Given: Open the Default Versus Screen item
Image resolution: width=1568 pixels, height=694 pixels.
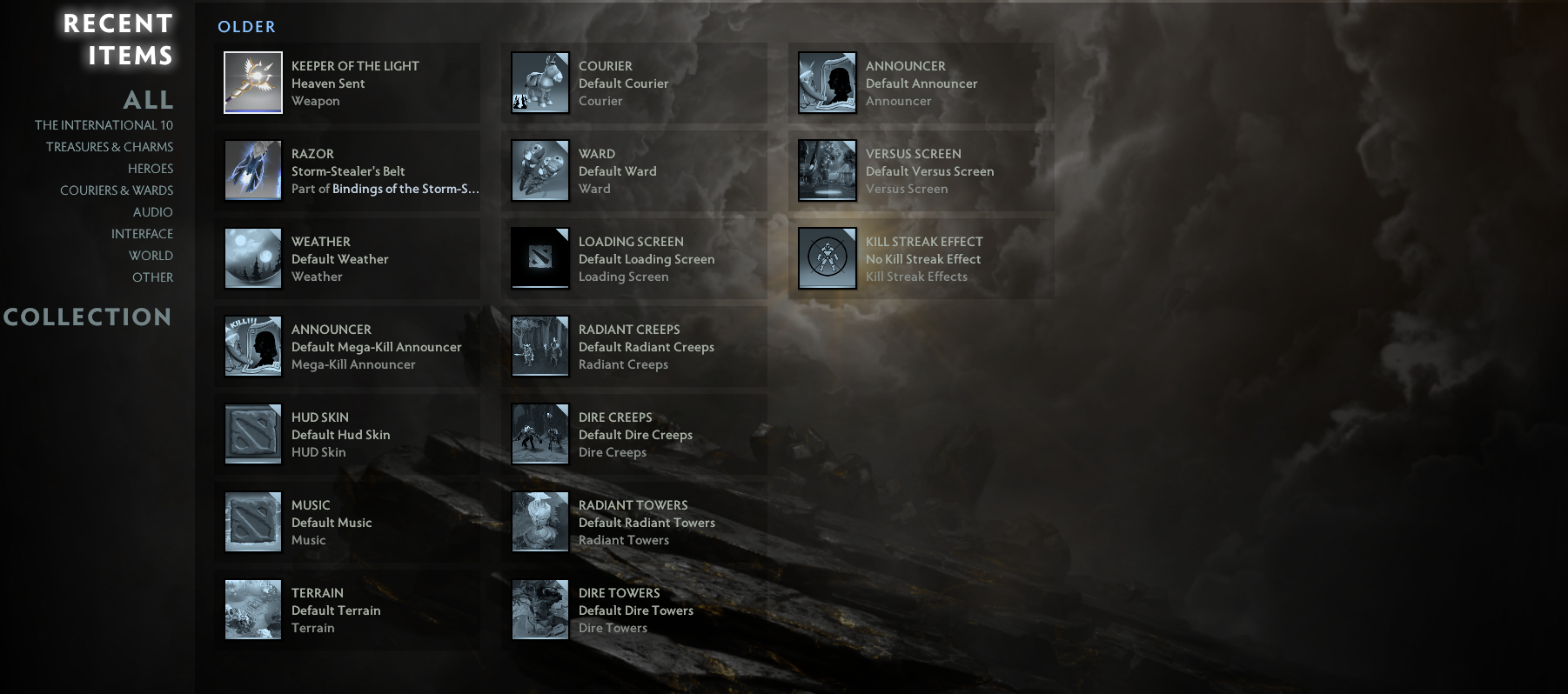Looking at the screenshot, I should pyautogui.click(x=827, y=170).
